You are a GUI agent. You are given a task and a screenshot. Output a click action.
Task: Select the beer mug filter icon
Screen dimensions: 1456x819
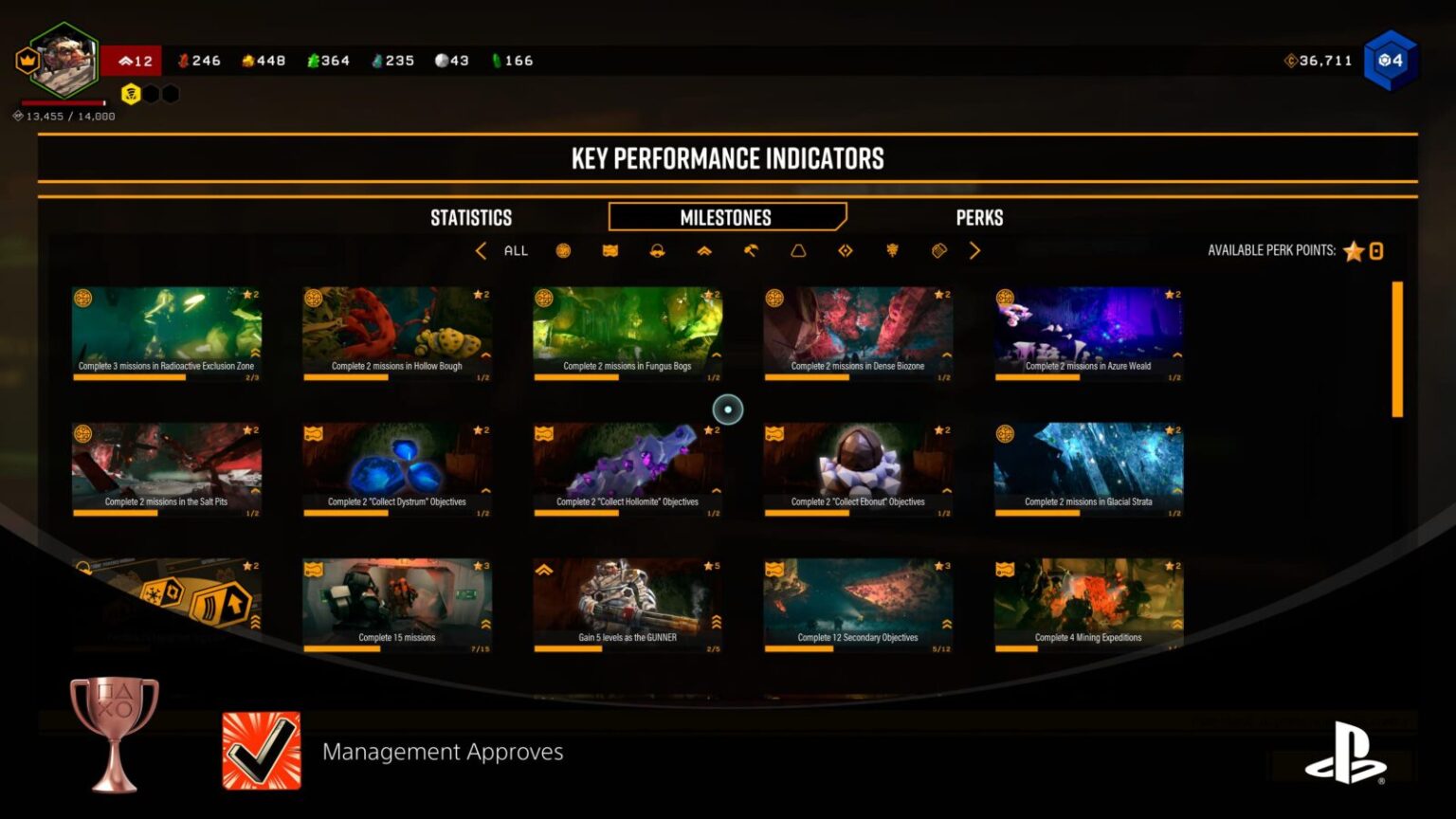(x=938, y=250)
